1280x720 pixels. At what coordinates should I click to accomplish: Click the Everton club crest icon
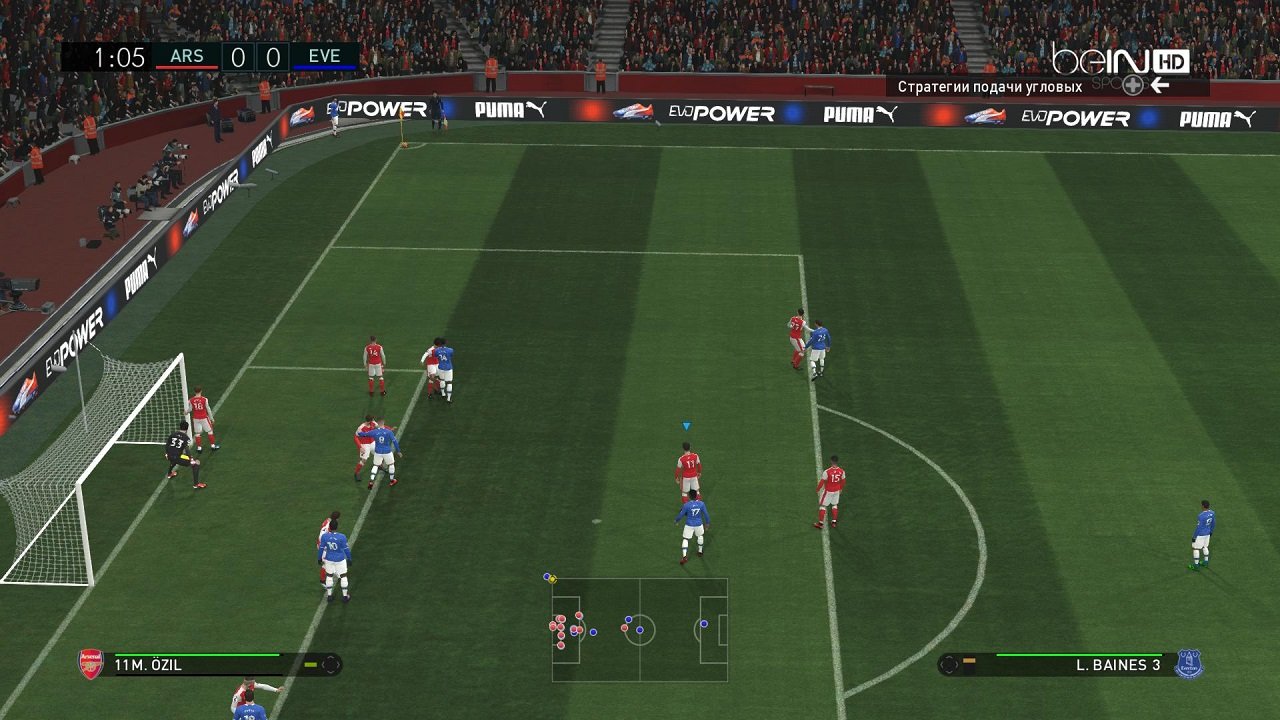[1189, 662]
